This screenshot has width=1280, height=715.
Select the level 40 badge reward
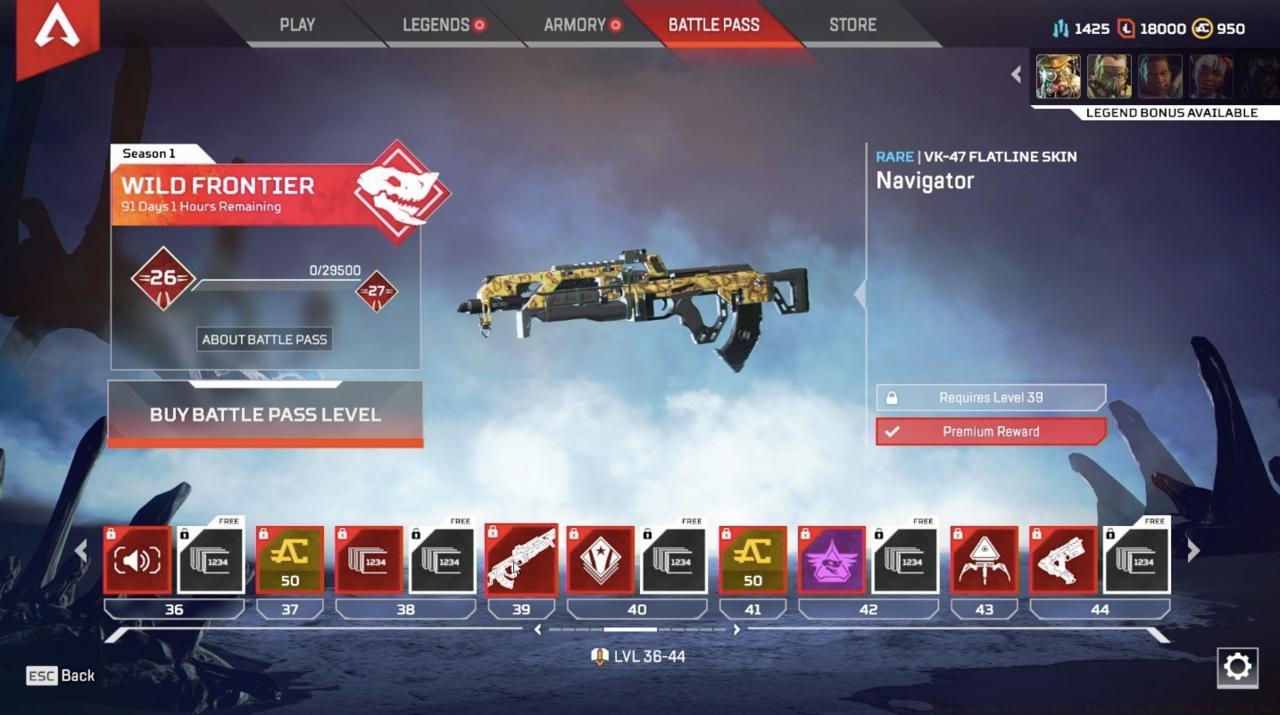(x=600, y=560)
